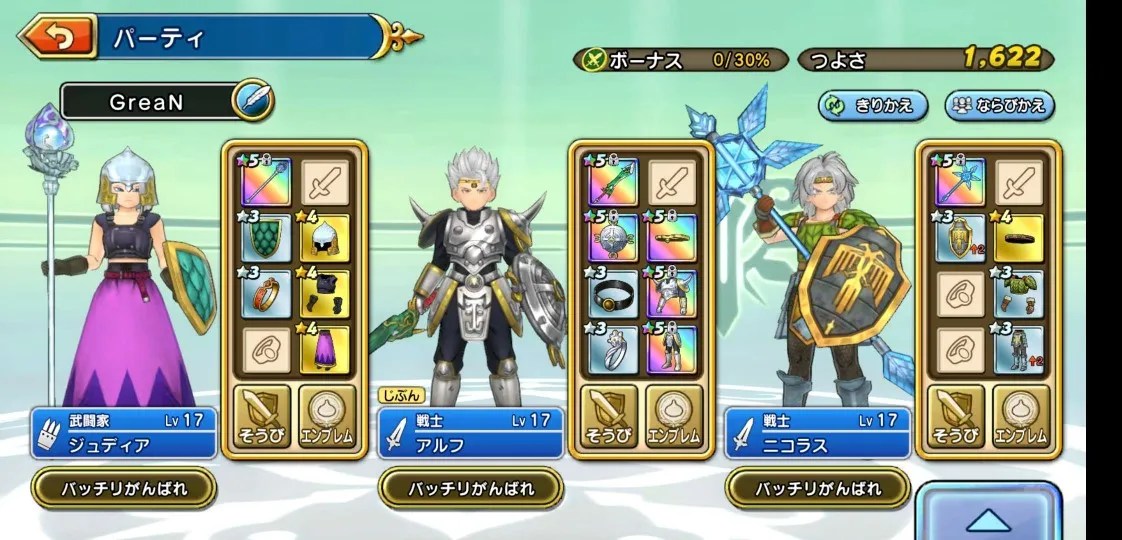Select Judia's orange ring slot
This screenshot has width=1122, height=540.
click(x=267, y=293)
